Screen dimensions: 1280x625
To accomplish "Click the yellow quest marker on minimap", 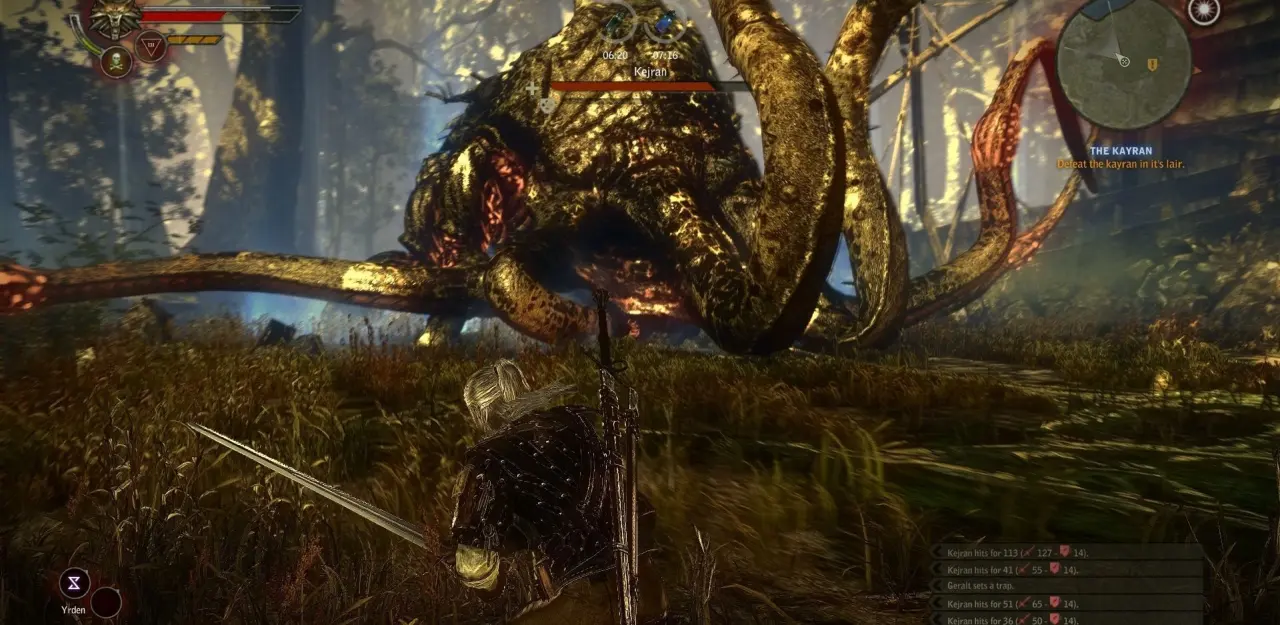I will (1152, 64).
